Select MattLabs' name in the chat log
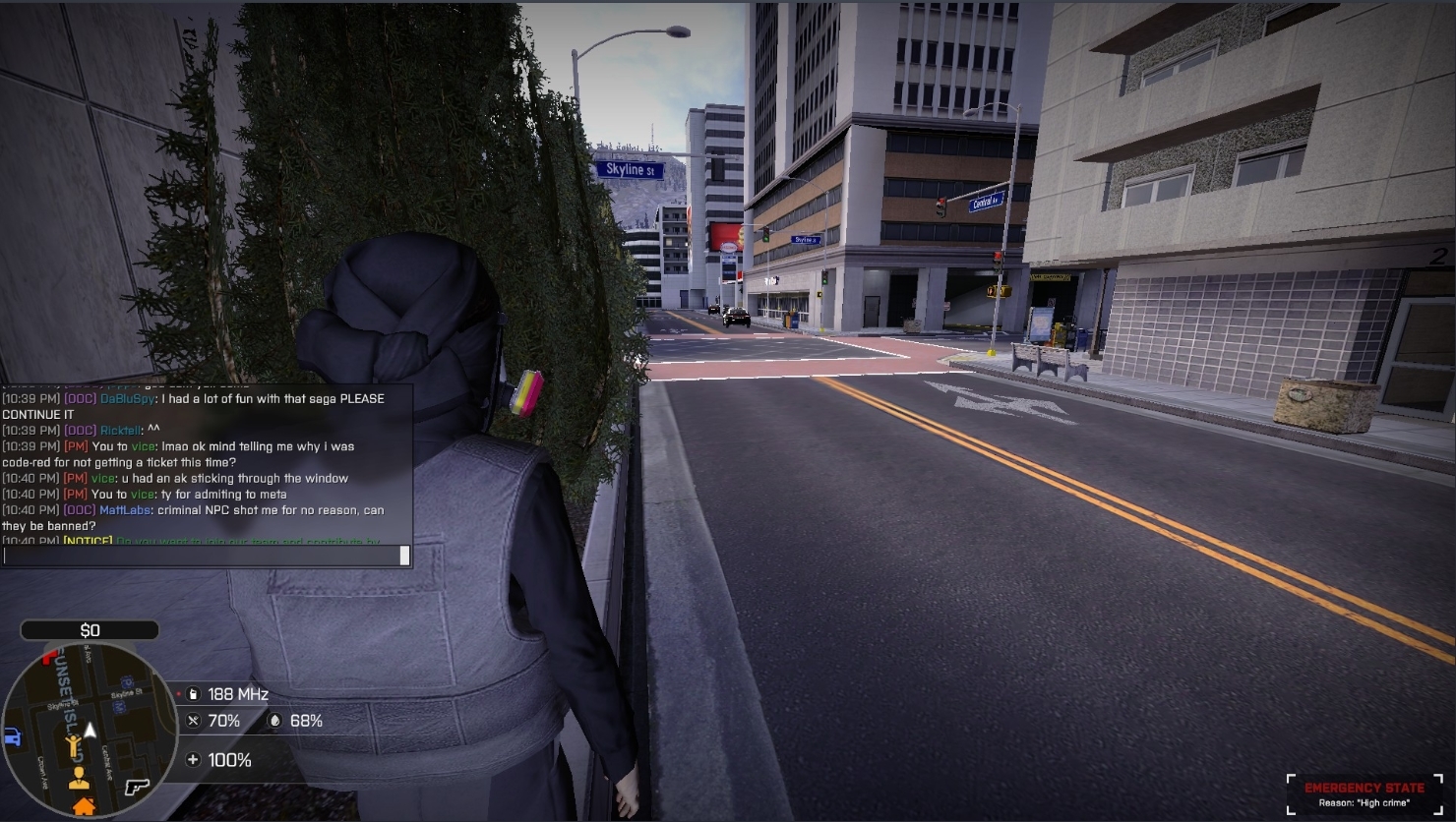Viewport: 1456px width, 822px height. pyautogui.click(x=126, y=510)
